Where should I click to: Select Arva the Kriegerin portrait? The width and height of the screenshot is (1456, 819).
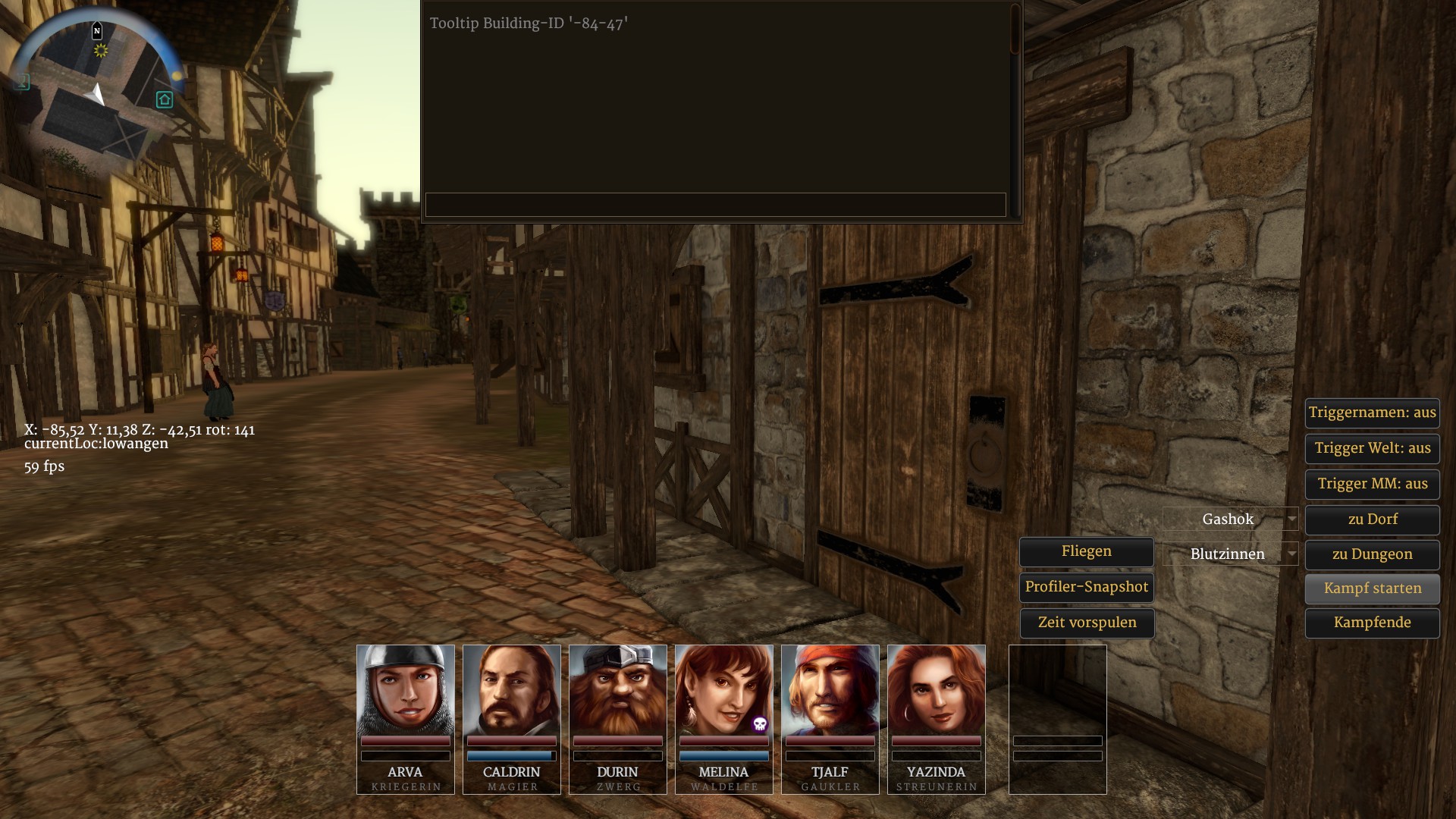406,690
